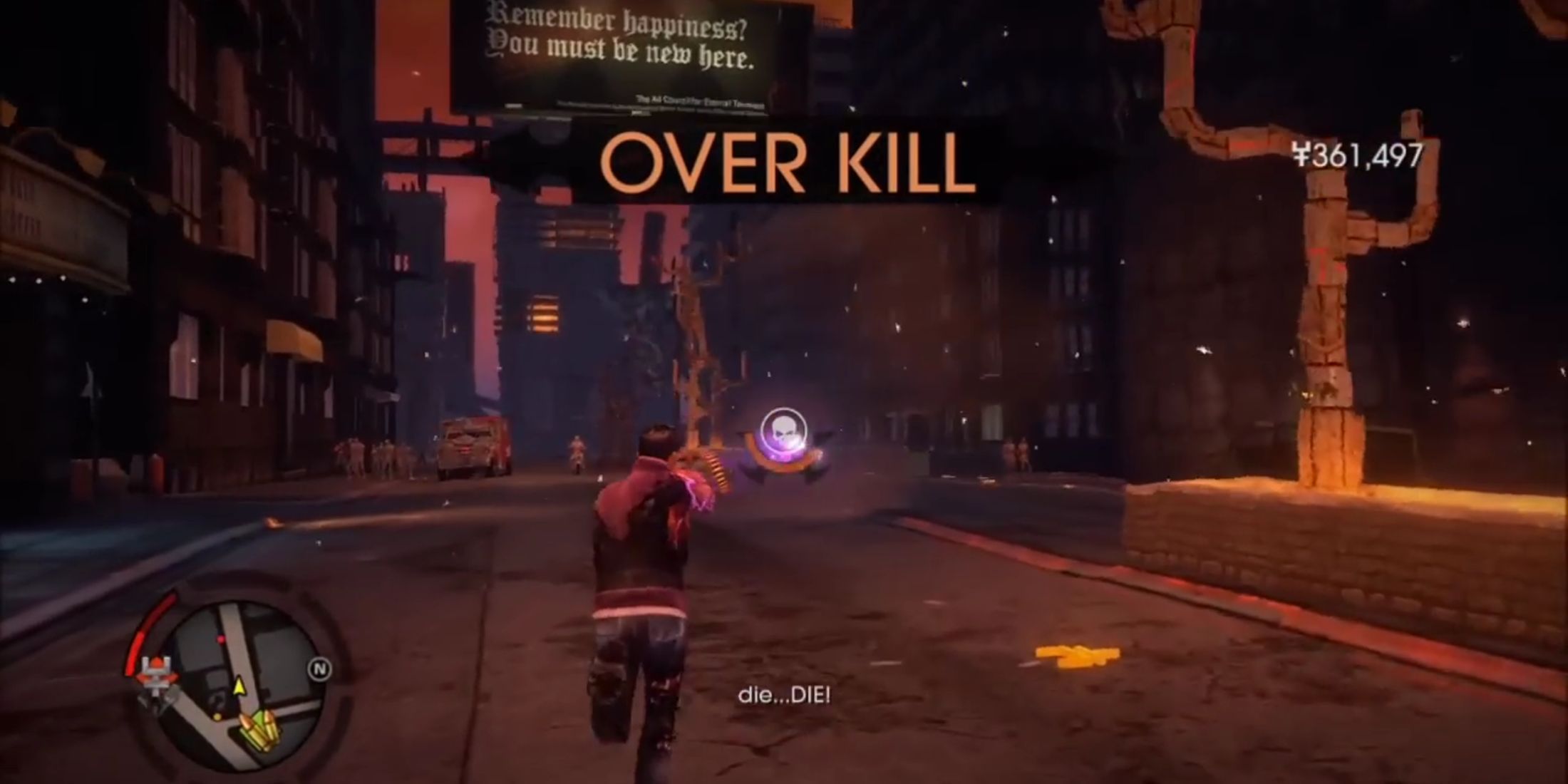Select the red enemy dot on the minimap
Viewport: 1568px width, 784px height.
click(x=222, y=639)
